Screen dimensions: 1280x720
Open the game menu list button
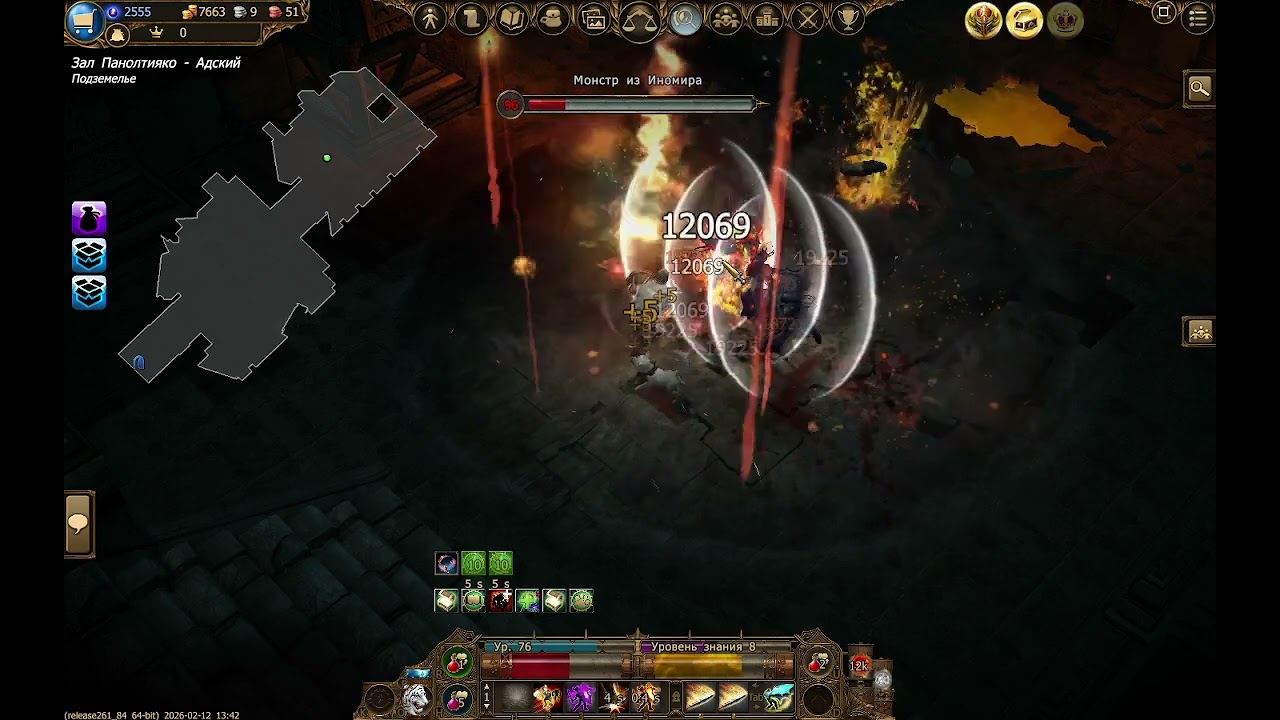click(1197, 17)
